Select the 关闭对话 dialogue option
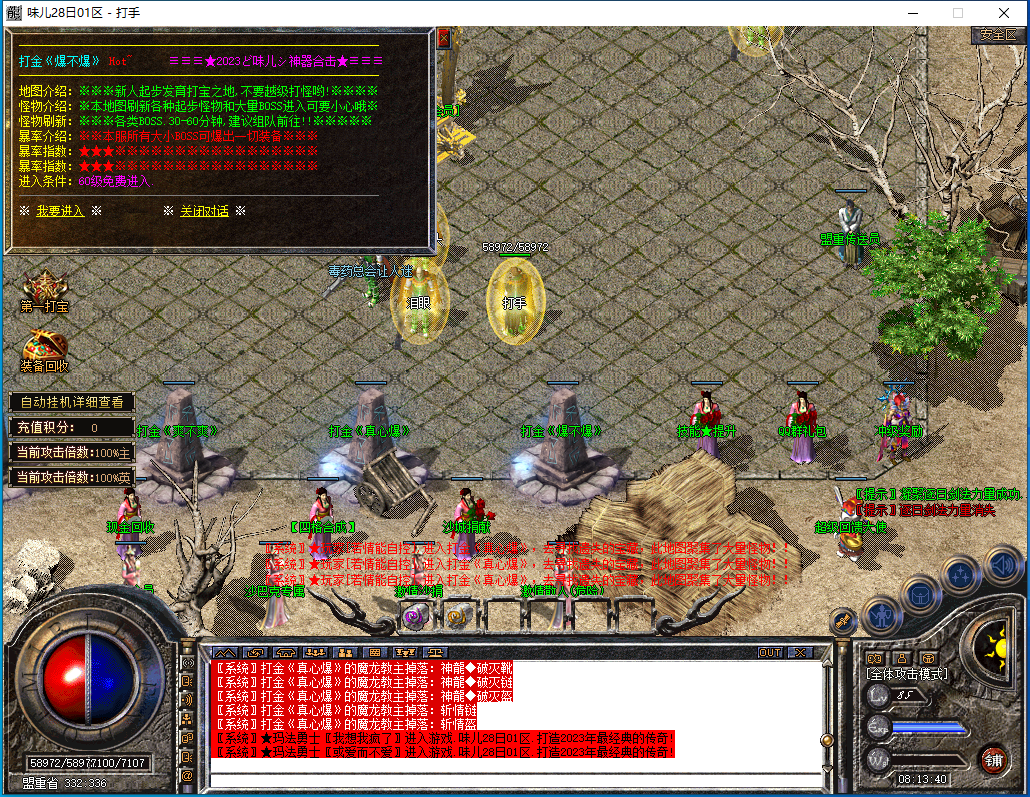 204,211
